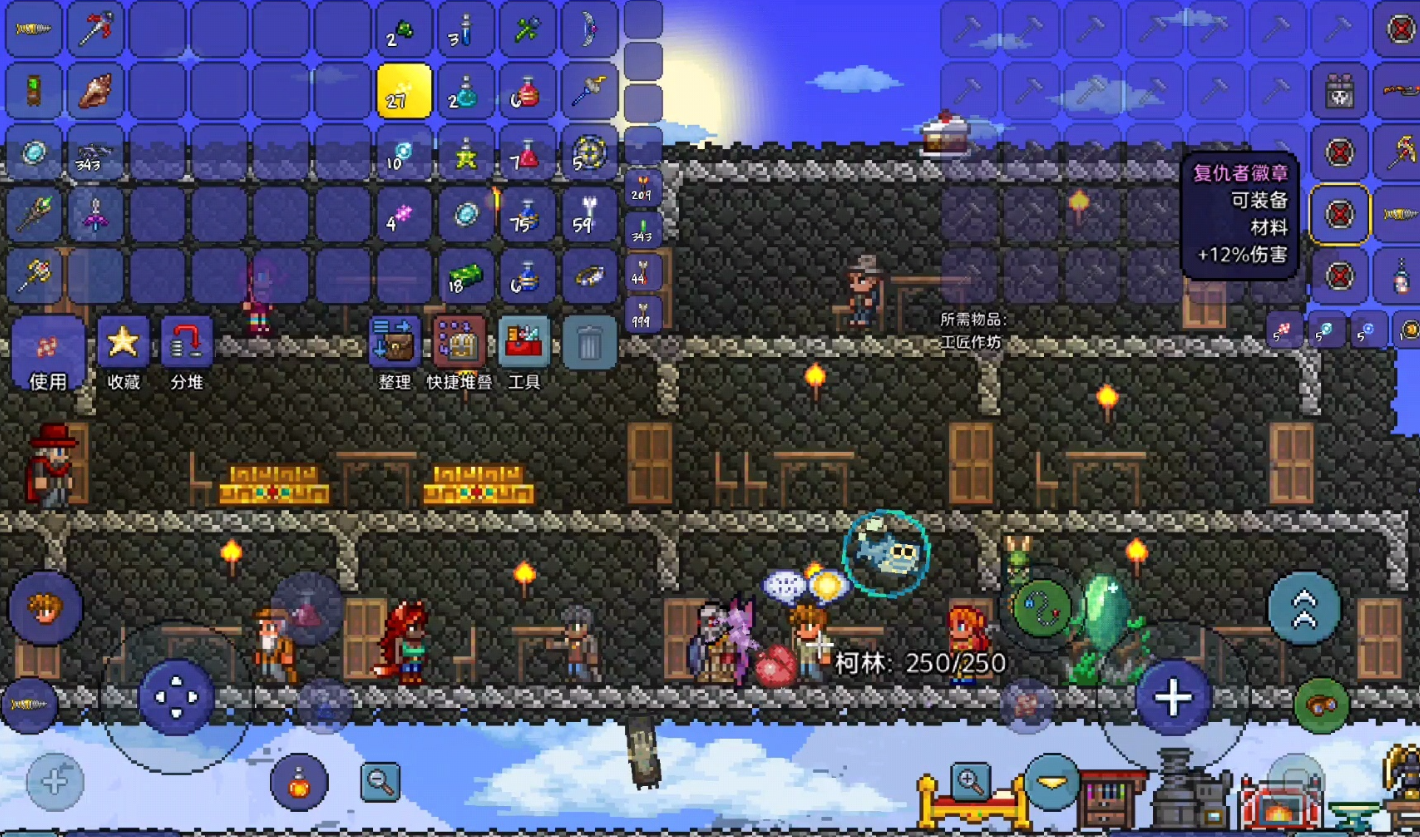Select the highlighted yellow slot with 27 items
The height and width of the screenshot is (837, 1420).
(x=404, y=92)
